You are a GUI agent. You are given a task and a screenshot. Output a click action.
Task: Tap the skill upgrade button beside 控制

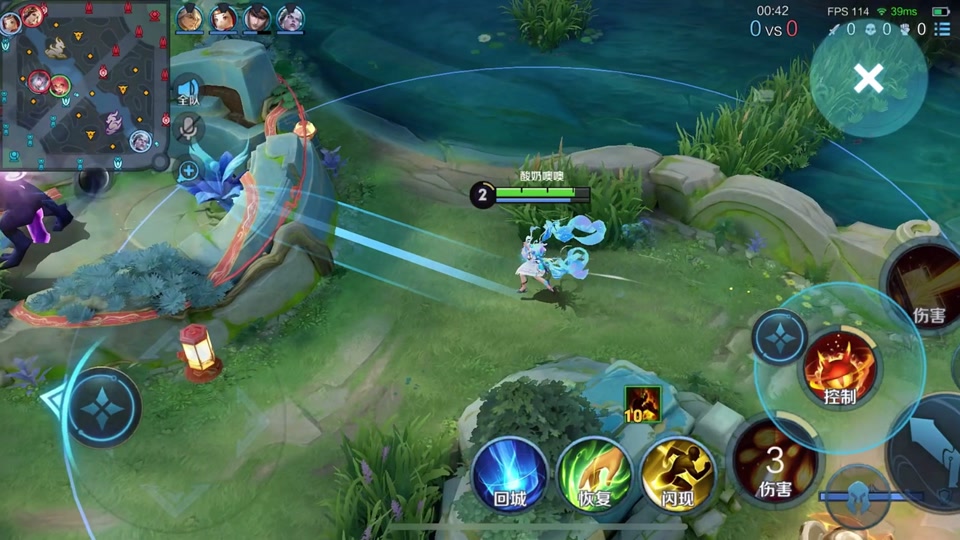point(780,337)
